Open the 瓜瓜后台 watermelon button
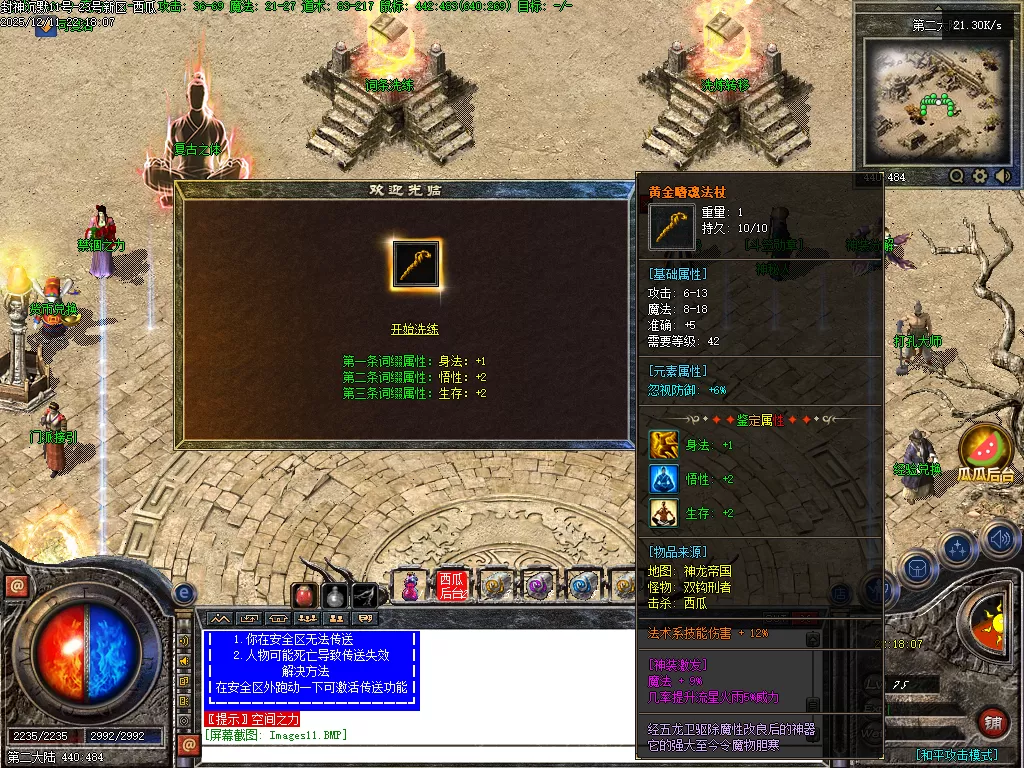This screenshot has width=1024, height=768. point(986,450)
